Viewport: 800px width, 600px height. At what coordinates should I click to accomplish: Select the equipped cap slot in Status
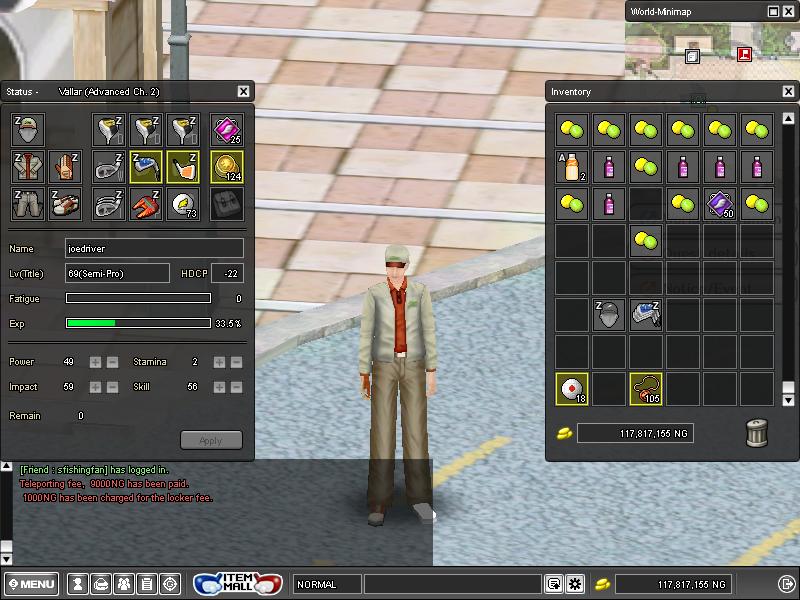pos(29,130)
